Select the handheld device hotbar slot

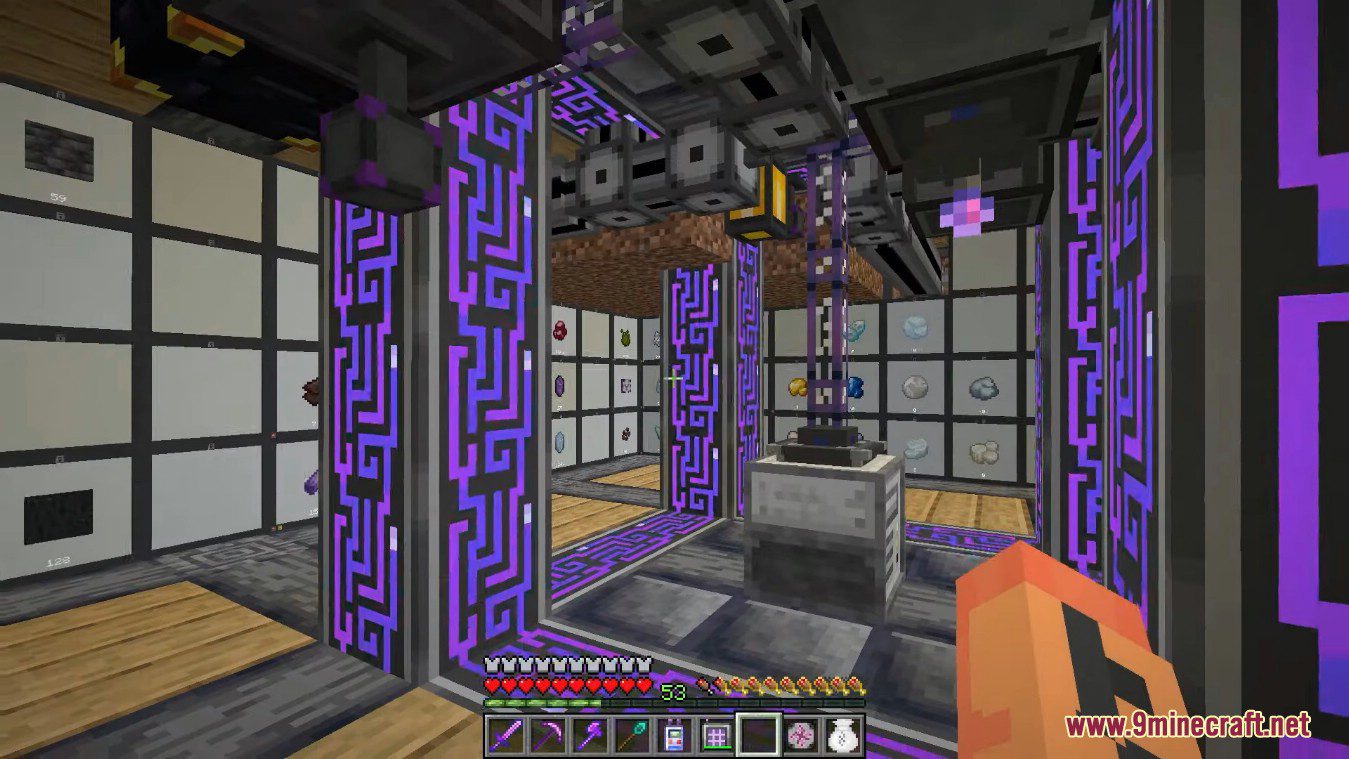(672, 736)
